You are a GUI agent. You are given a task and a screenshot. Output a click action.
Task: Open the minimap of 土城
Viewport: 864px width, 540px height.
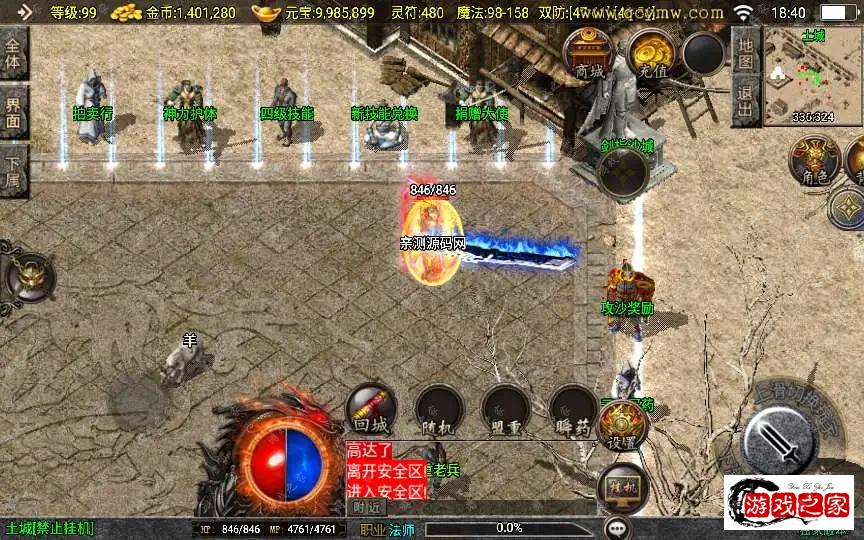pos(812,76)
